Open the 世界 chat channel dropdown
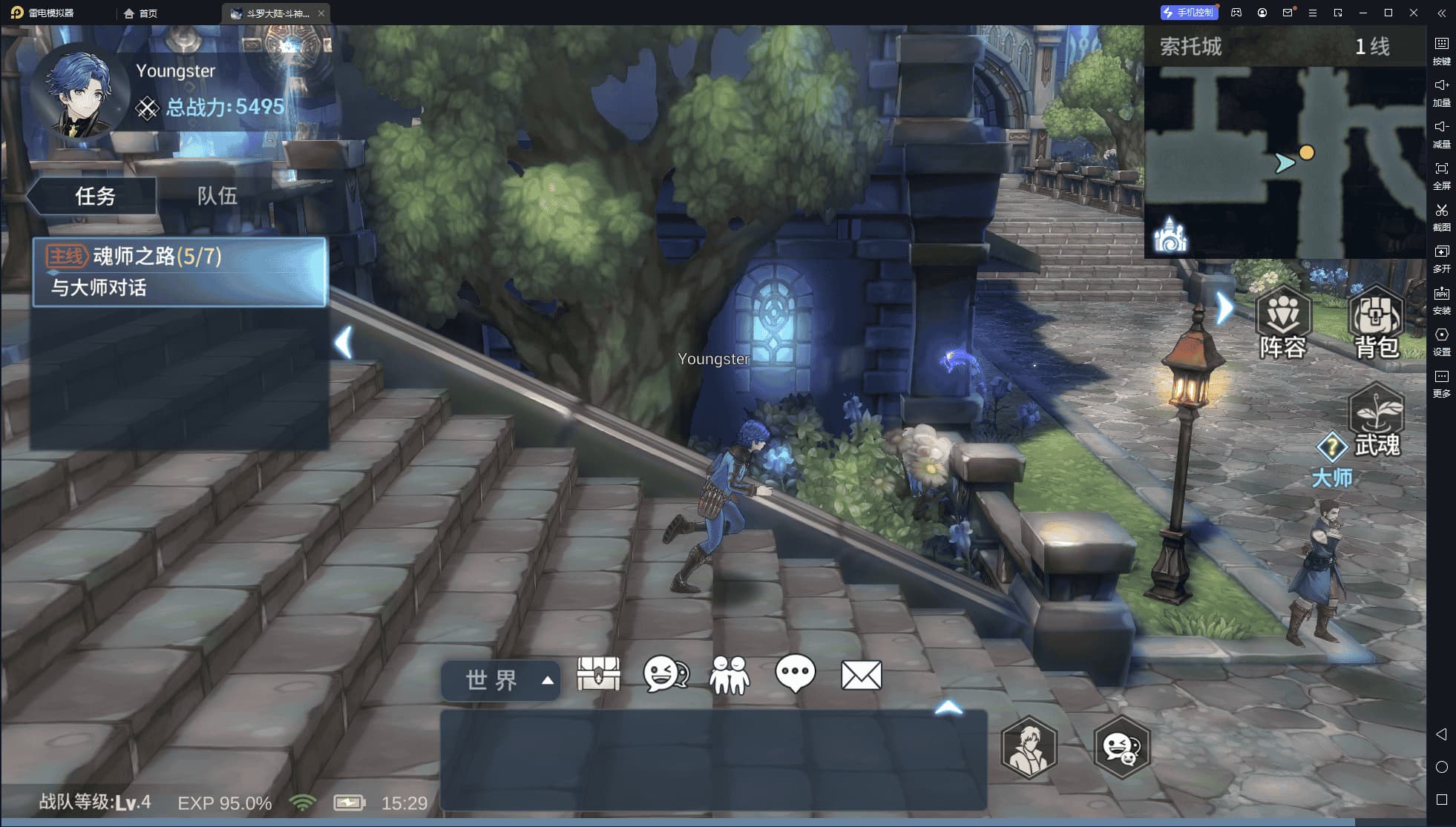This screenshot has width=1456, height=827. pos(502,680)
